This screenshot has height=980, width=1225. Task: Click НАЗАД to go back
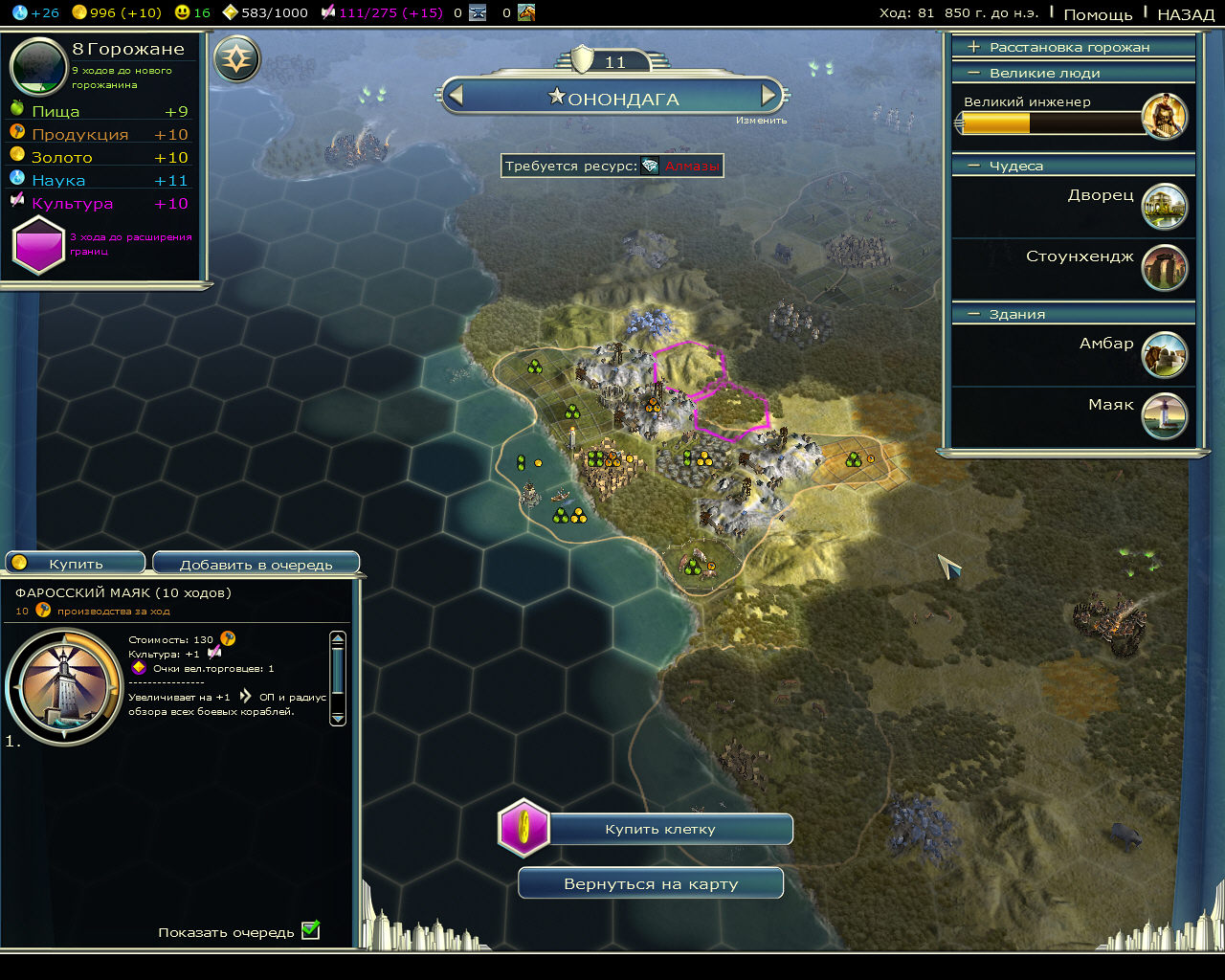coord(1186,14)
